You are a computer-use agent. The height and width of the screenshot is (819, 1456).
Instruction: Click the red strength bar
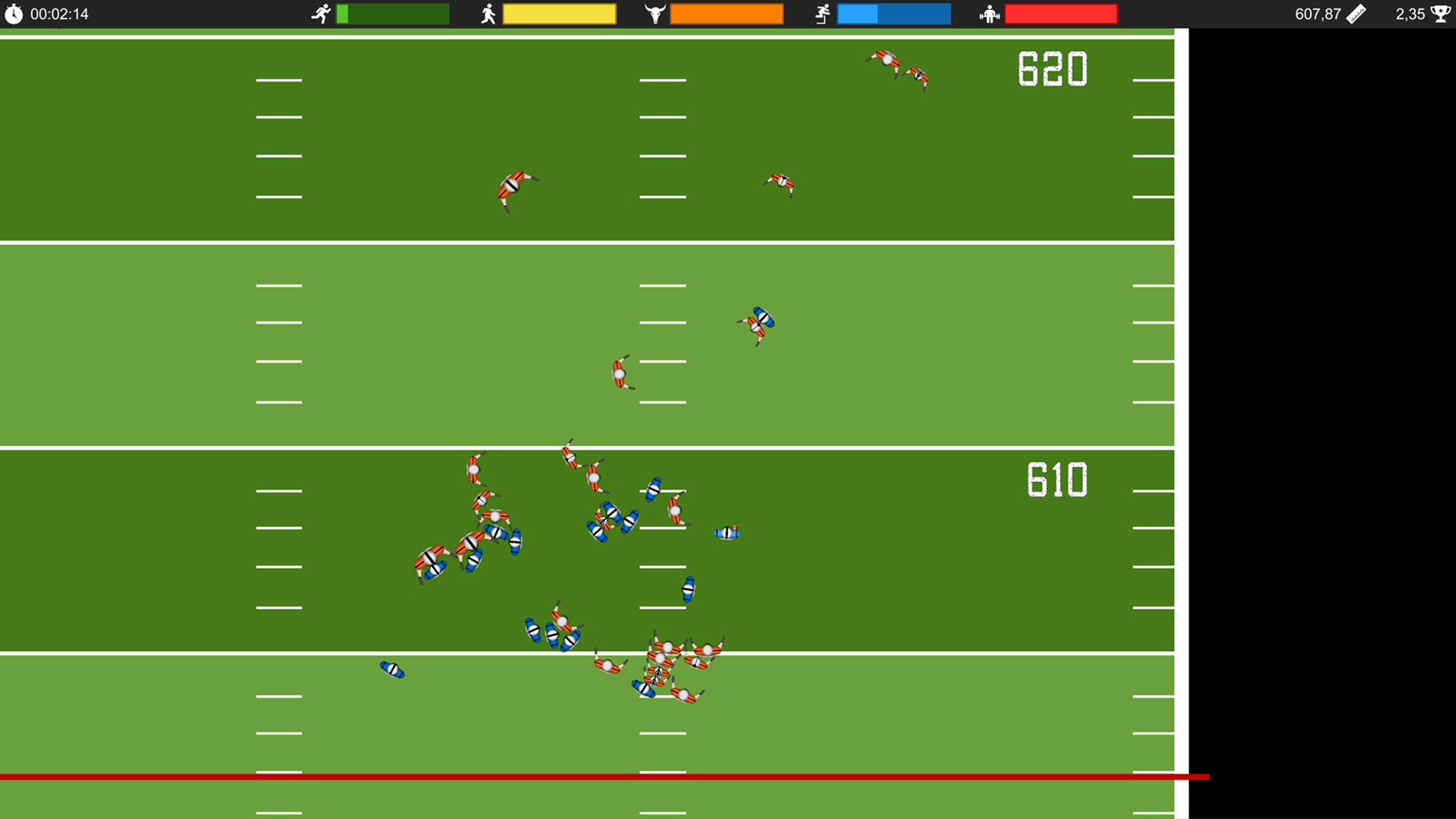pyautogui.click(x=1060, y=13)
